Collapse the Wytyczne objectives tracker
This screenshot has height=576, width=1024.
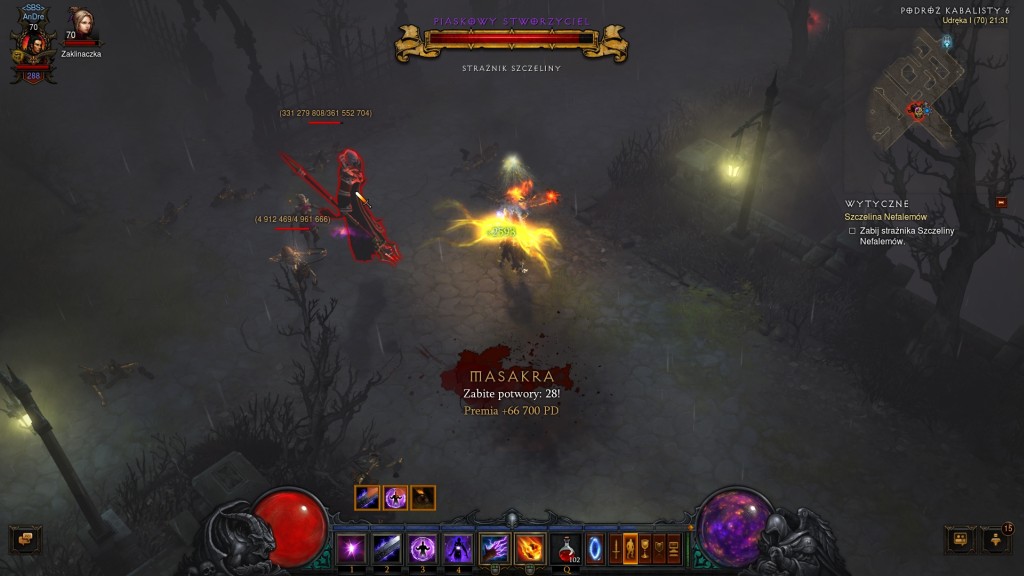1001,203
